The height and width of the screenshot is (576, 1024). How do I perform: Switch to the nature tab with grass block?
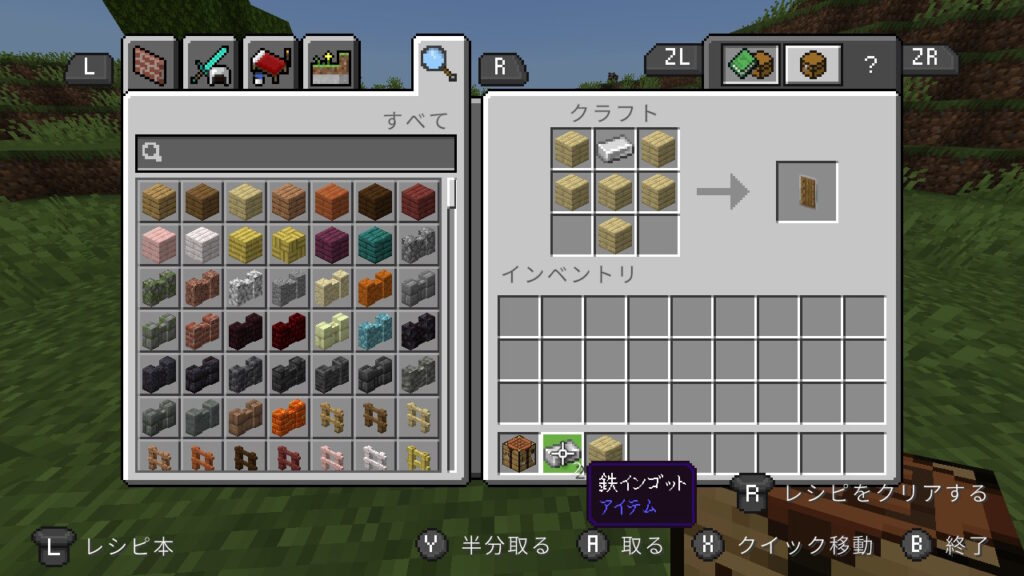(x=326, y=65)
